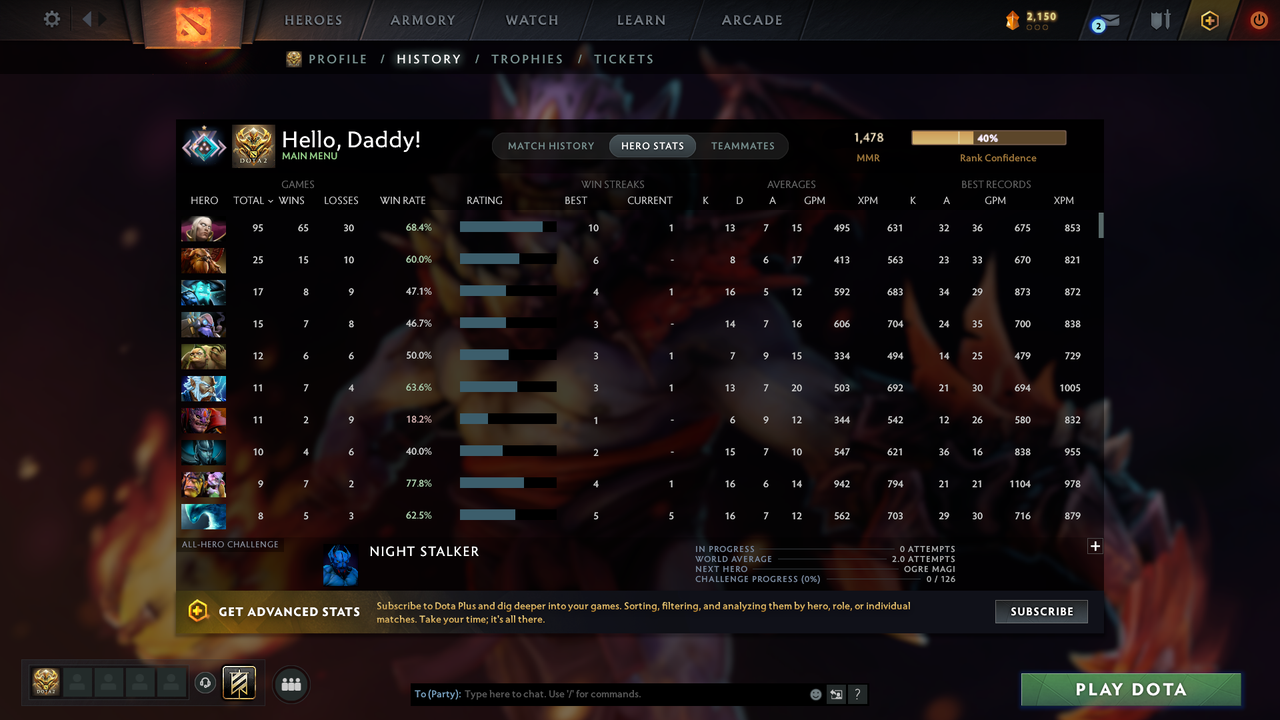Open the HEROES menu
This screenshot has height=720, width=1280.
(x=313, y=19)
